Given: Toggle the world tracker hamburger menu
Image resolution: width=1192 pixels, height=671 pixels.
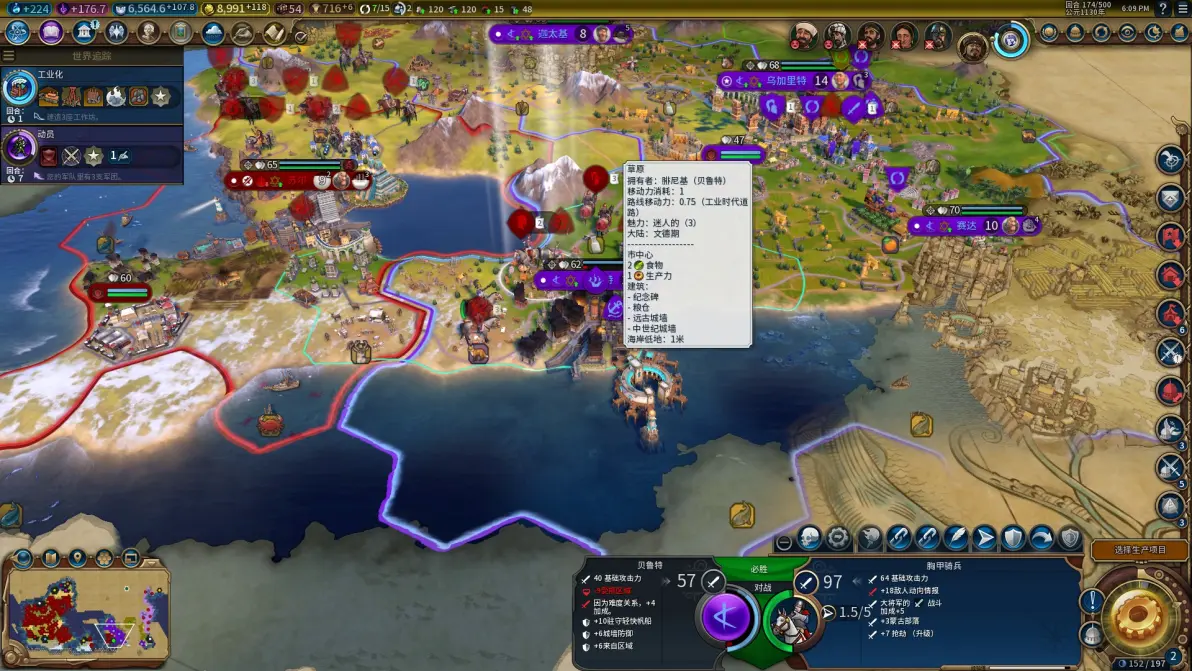Looking at the screenshot, I should click(9, 56).
